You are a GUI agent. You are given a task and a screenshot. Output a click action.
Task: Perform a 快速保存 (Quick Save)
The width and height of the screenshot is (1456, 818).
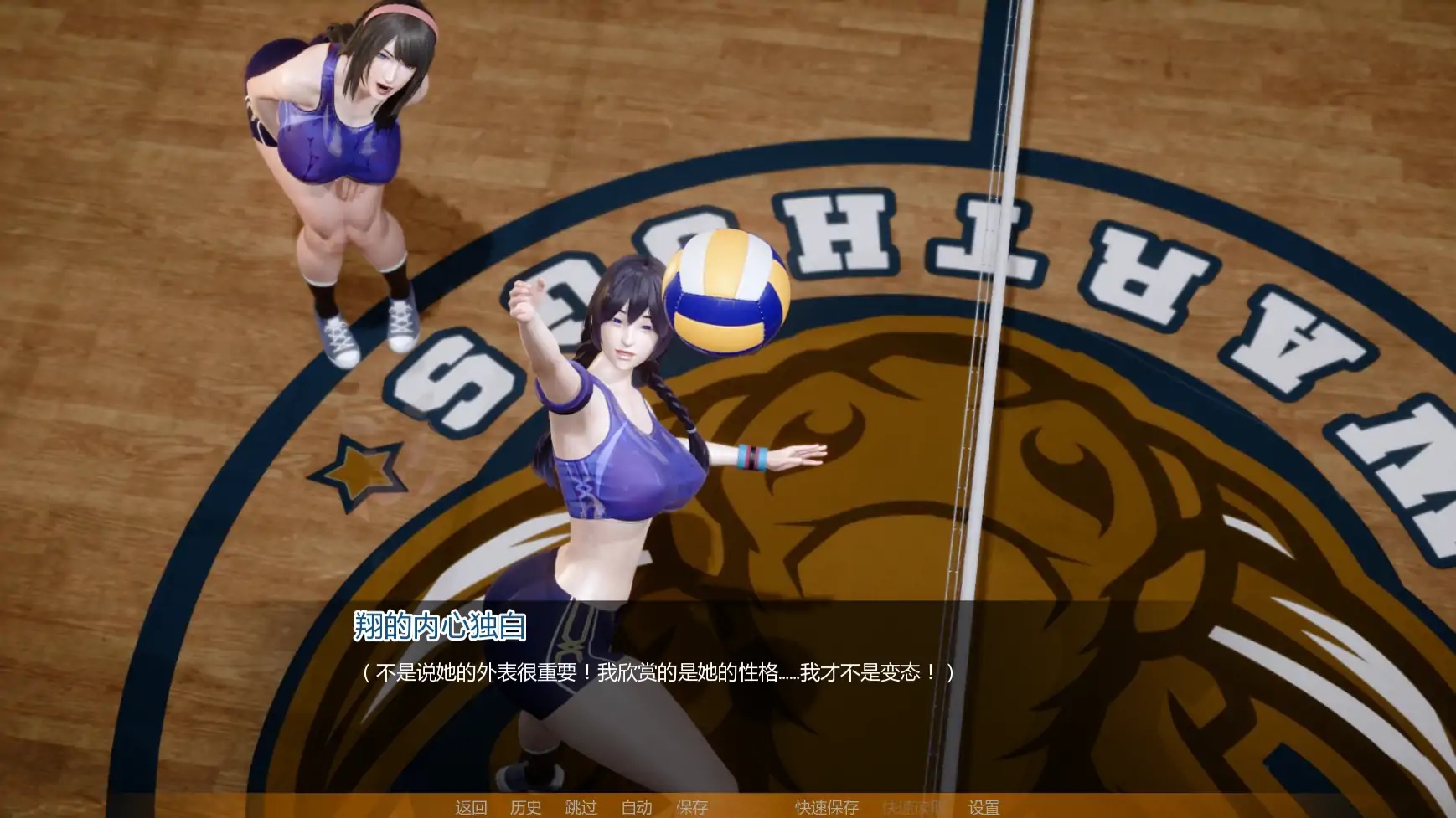point(825,808)
